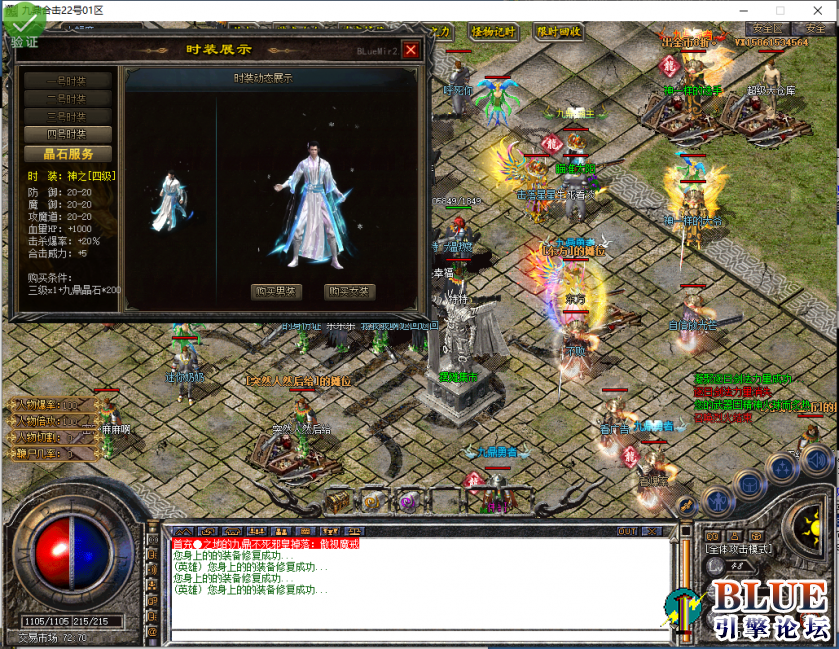
Task: Open the 晶石服务 crystal service
Action: pos(67,154)
